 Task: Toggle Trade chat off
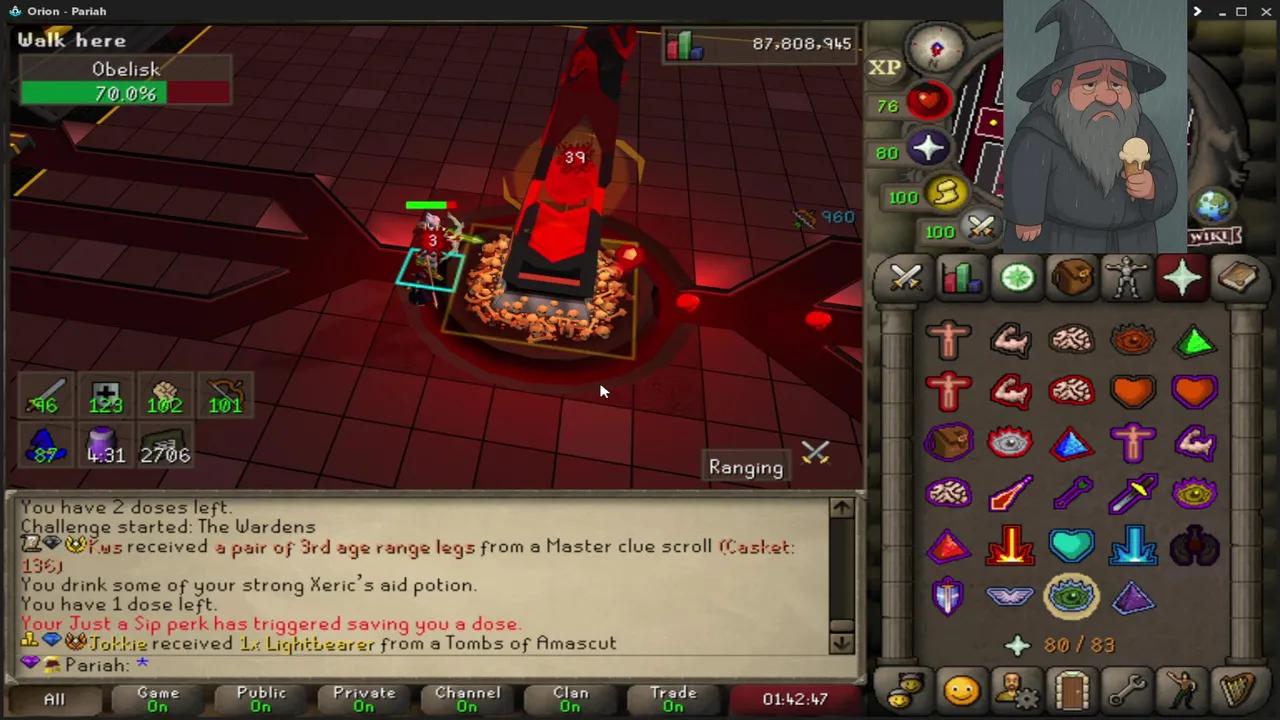pyautogui.click(x=673, y=698)
